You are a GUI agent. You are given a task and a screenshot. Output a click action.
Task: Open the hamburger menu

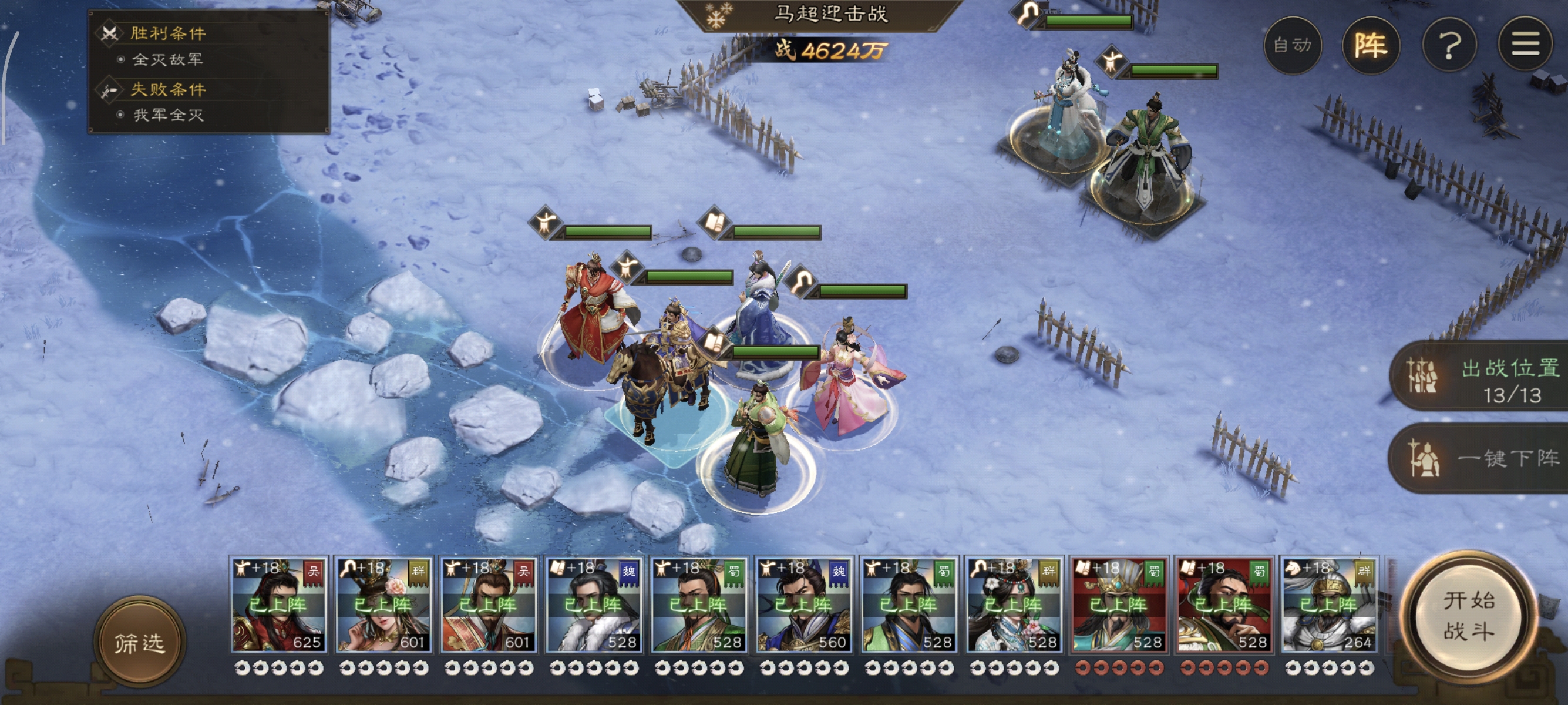click(1525, 45)
